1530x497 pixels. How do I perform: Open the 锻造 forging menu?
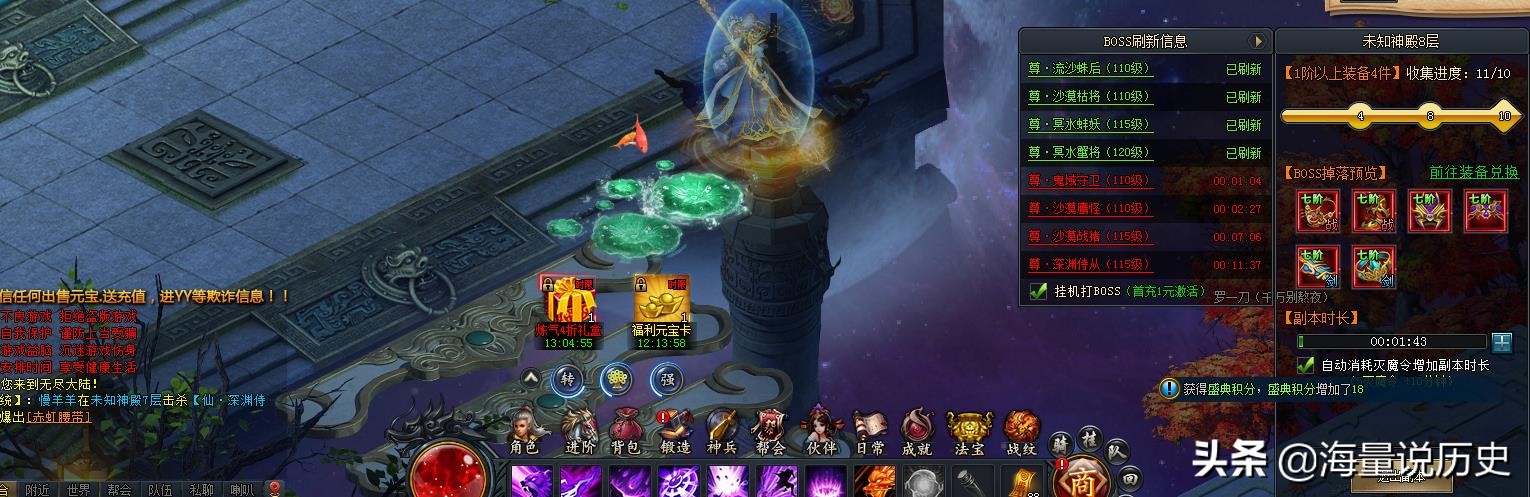tap(675, 432)
